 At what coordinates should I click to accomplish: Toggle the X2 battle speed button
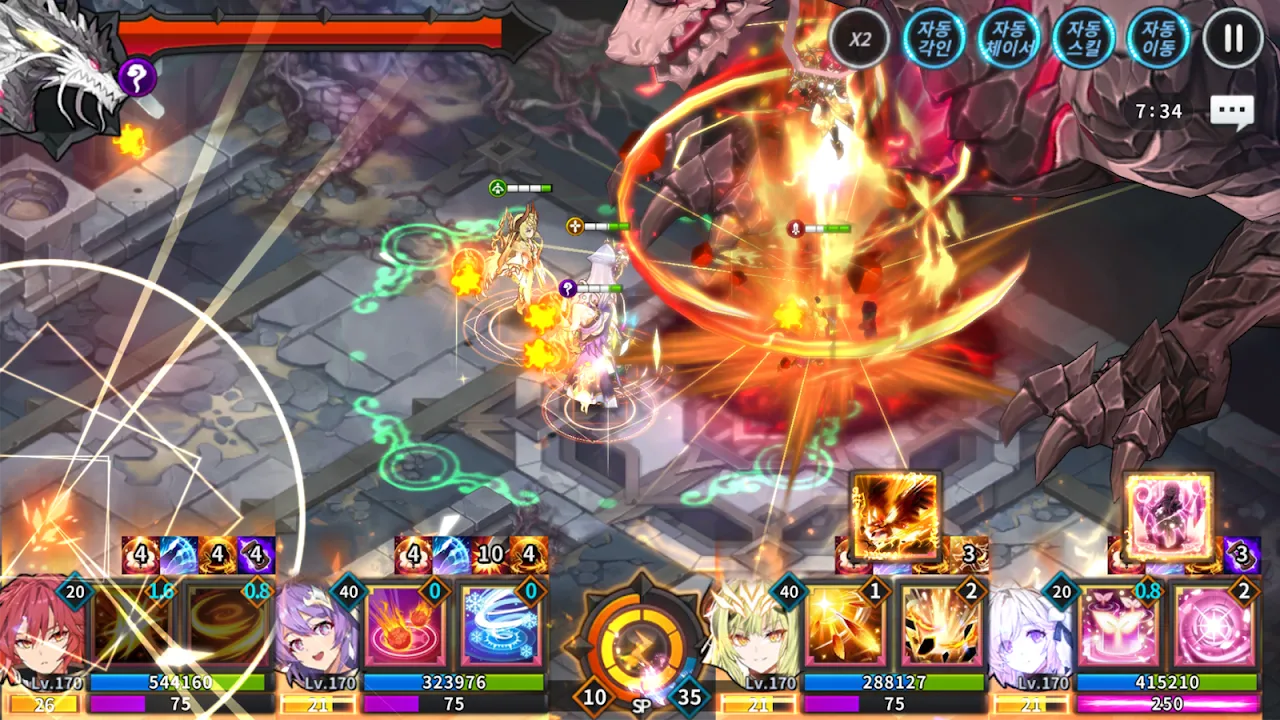point(860,39)
